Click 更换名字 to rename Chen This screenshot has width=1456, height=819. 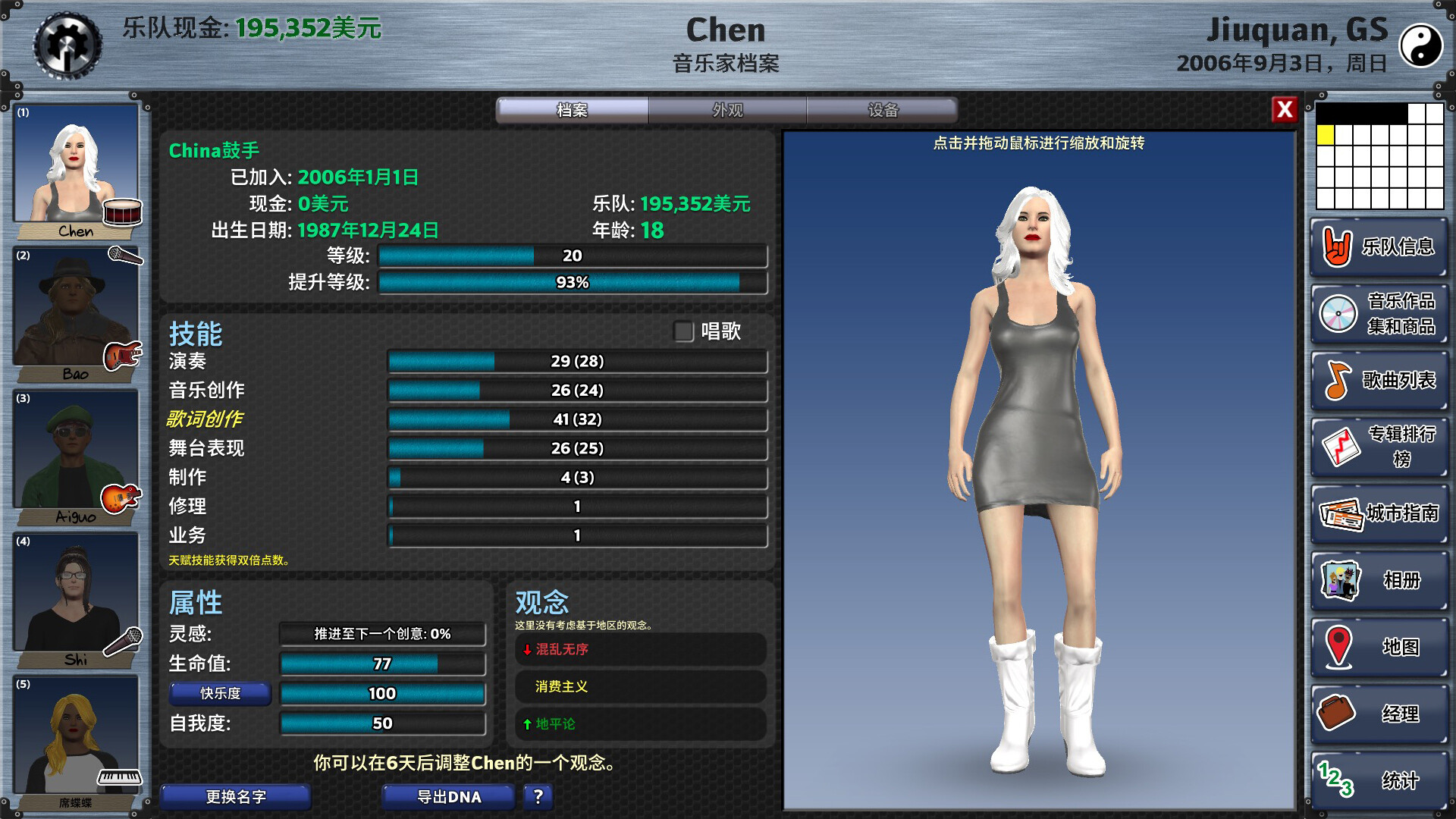click(235, 797)
